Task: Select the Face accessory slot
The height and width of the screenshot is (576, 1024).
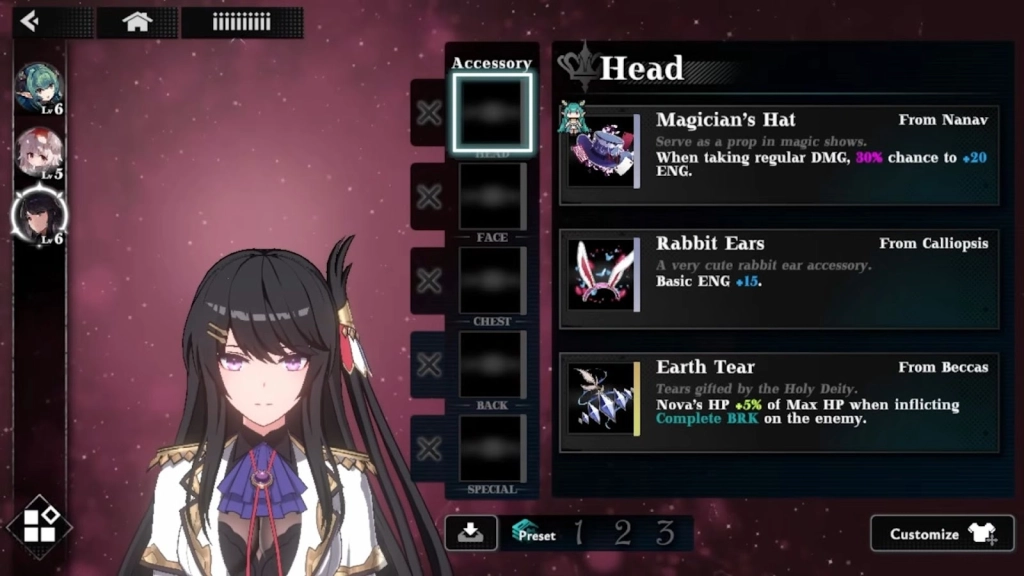Action: tap(492, 196)
